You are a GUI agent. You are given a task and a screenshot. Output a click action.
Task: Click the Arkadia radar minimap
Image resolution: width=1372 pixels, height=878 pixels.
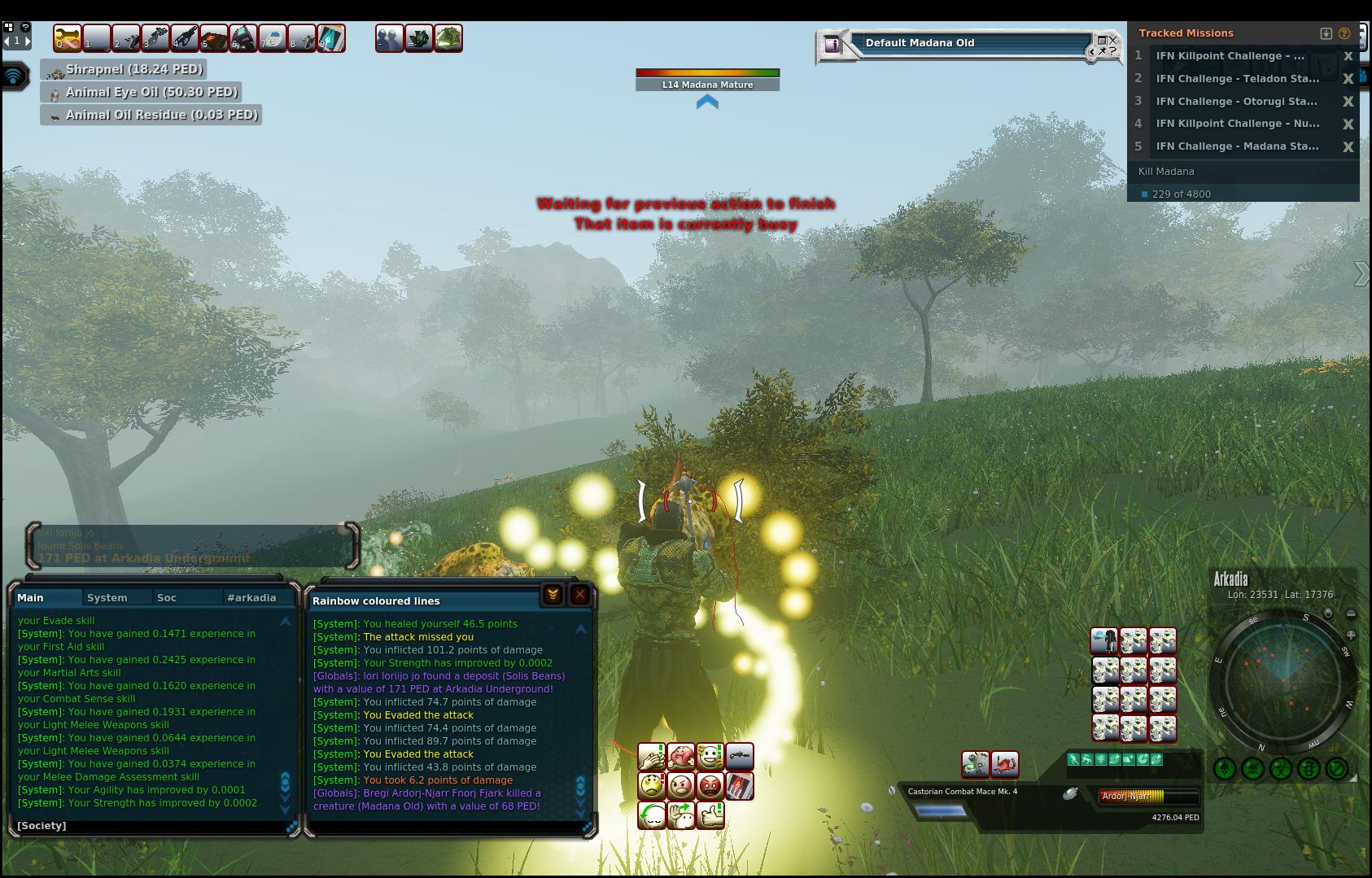[1283, 679]
